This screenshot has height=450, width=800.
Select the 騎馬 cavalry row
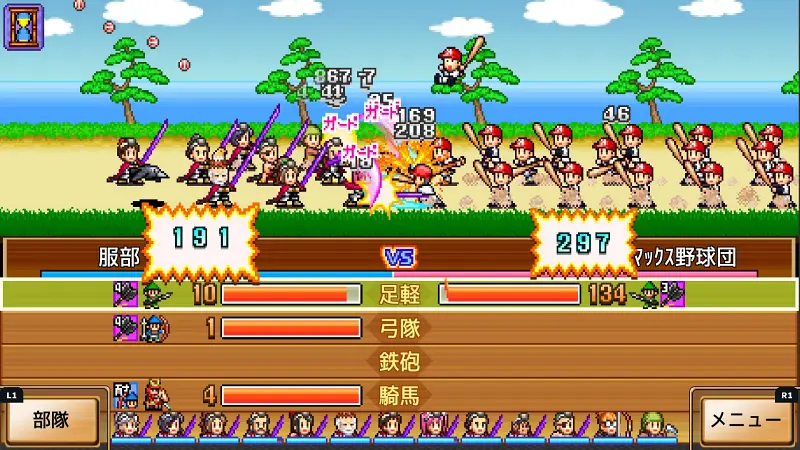(400, 395)
